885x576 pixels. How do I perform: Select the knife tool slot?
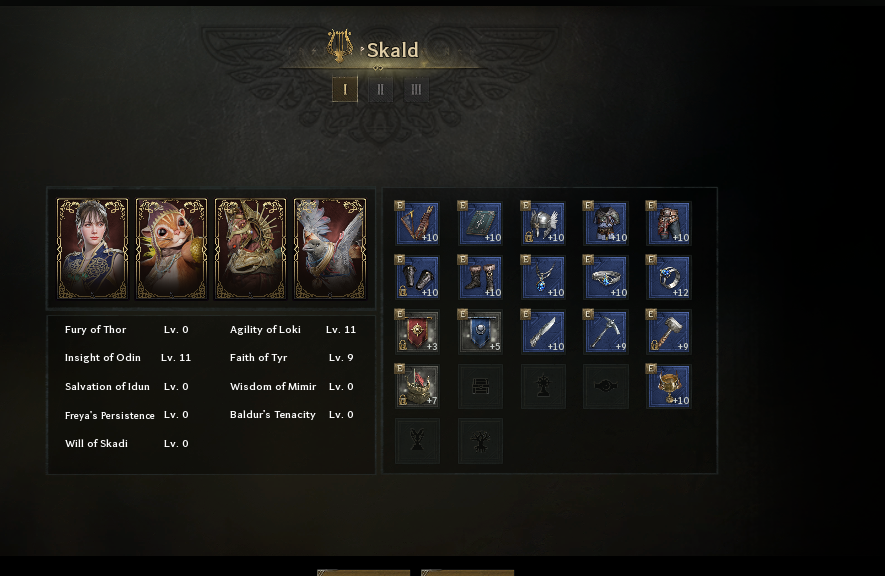tap(543, 331)
